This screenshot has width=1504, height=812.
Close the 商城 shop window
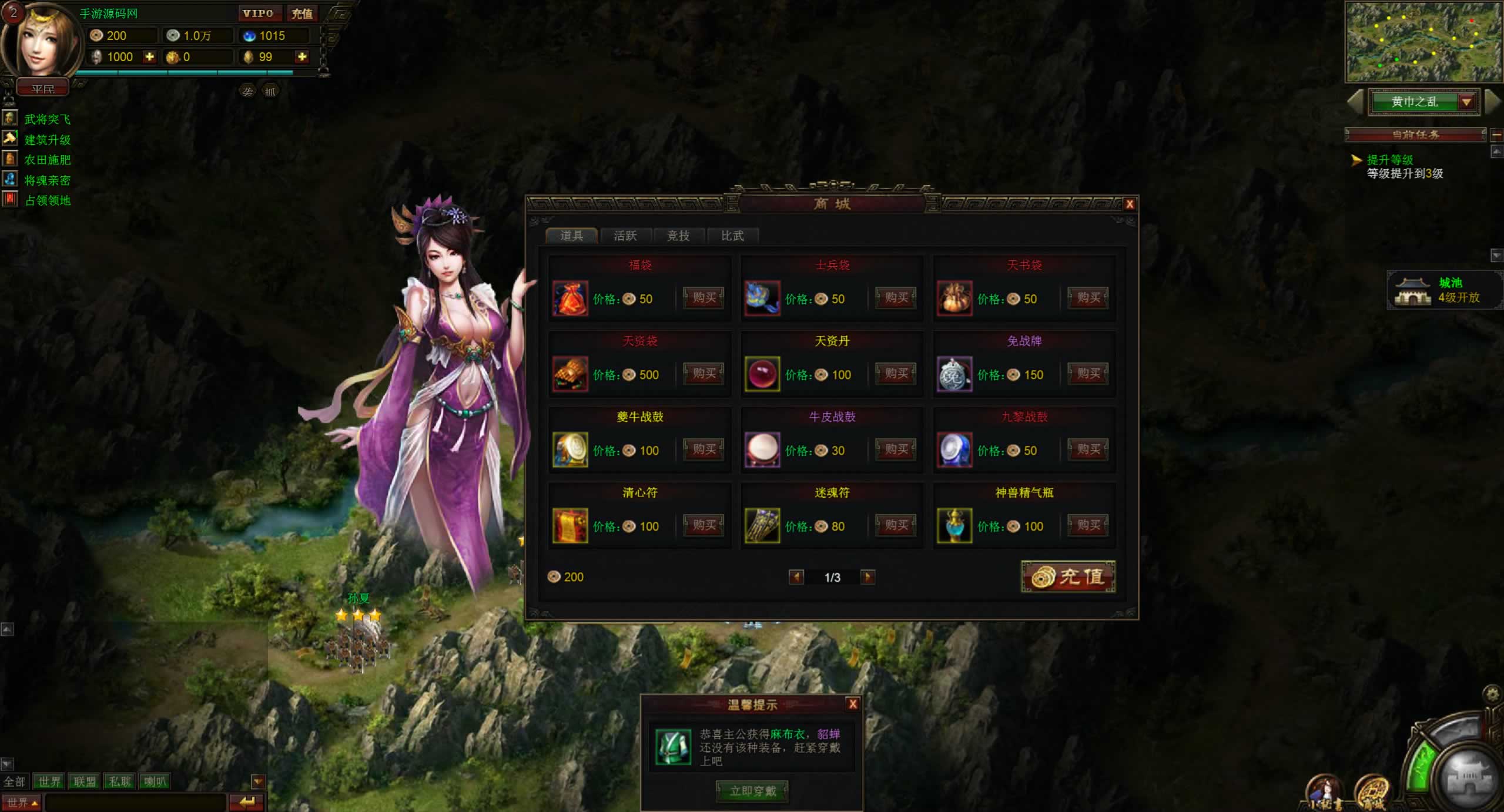tap(1129, 204)
